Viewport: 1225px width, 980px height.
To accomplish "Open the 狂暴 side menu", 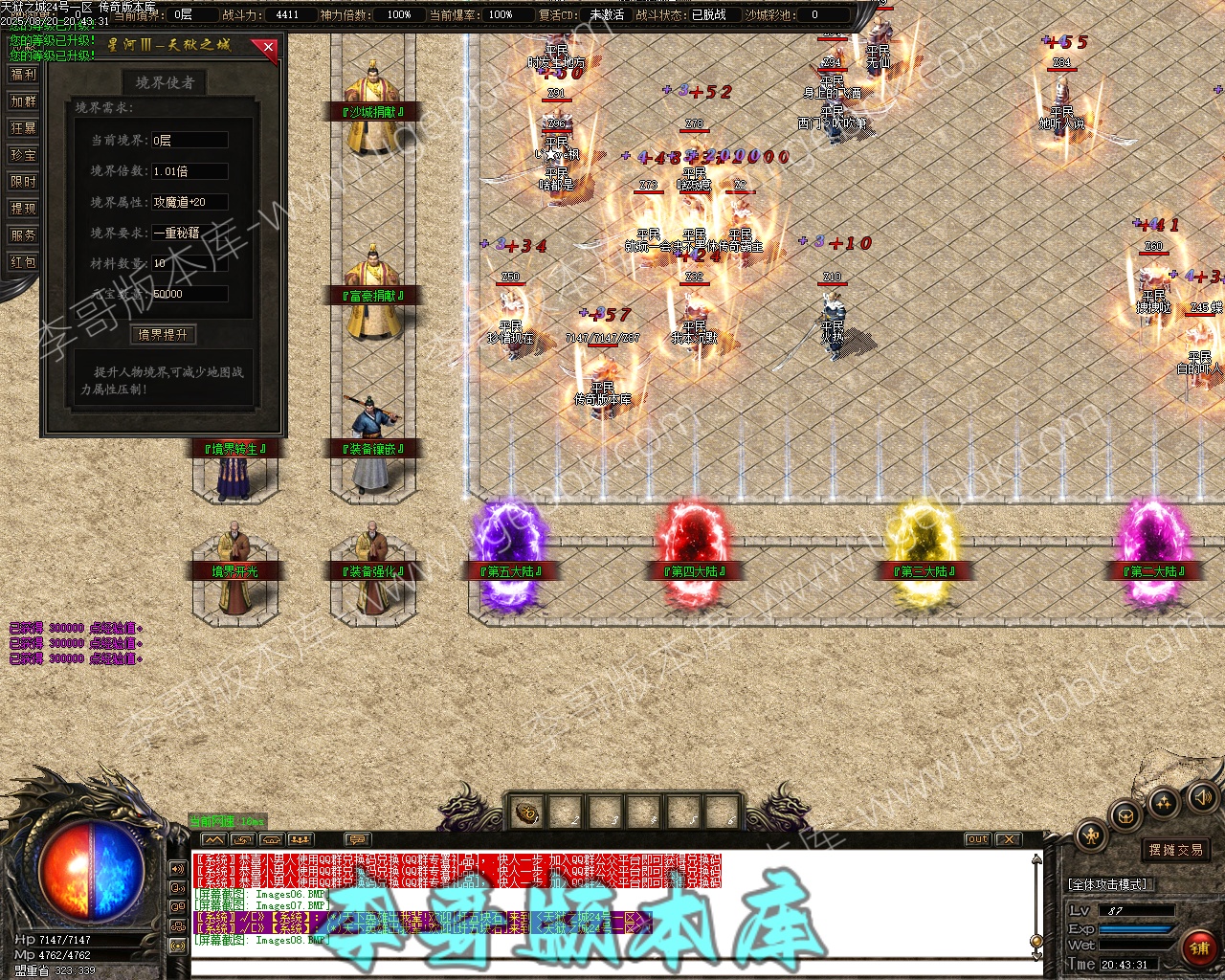I will [x=23, y=128].
